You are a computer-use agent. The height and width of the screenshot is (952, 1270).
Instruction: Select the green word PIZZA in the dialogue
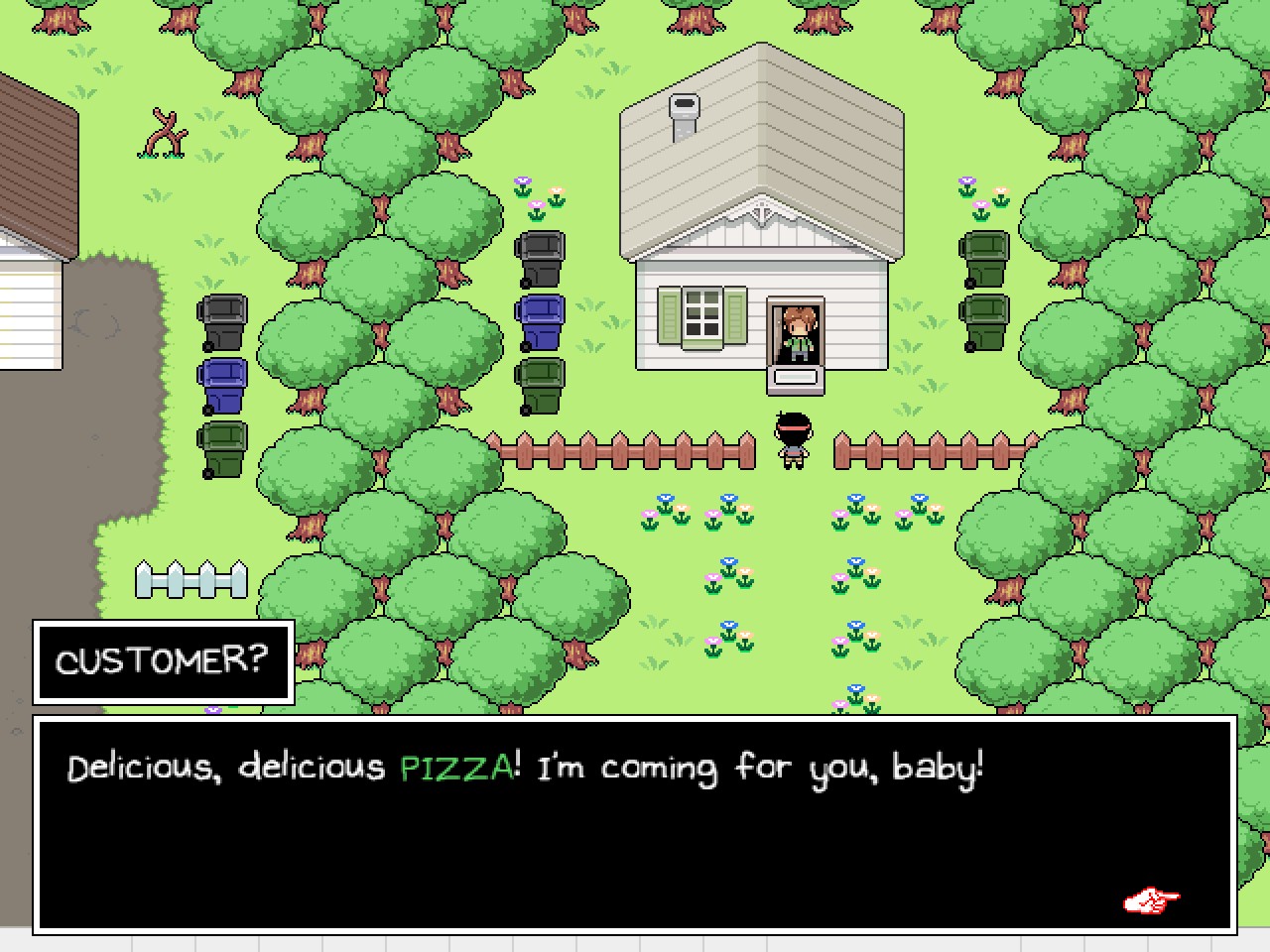[456, 766]
